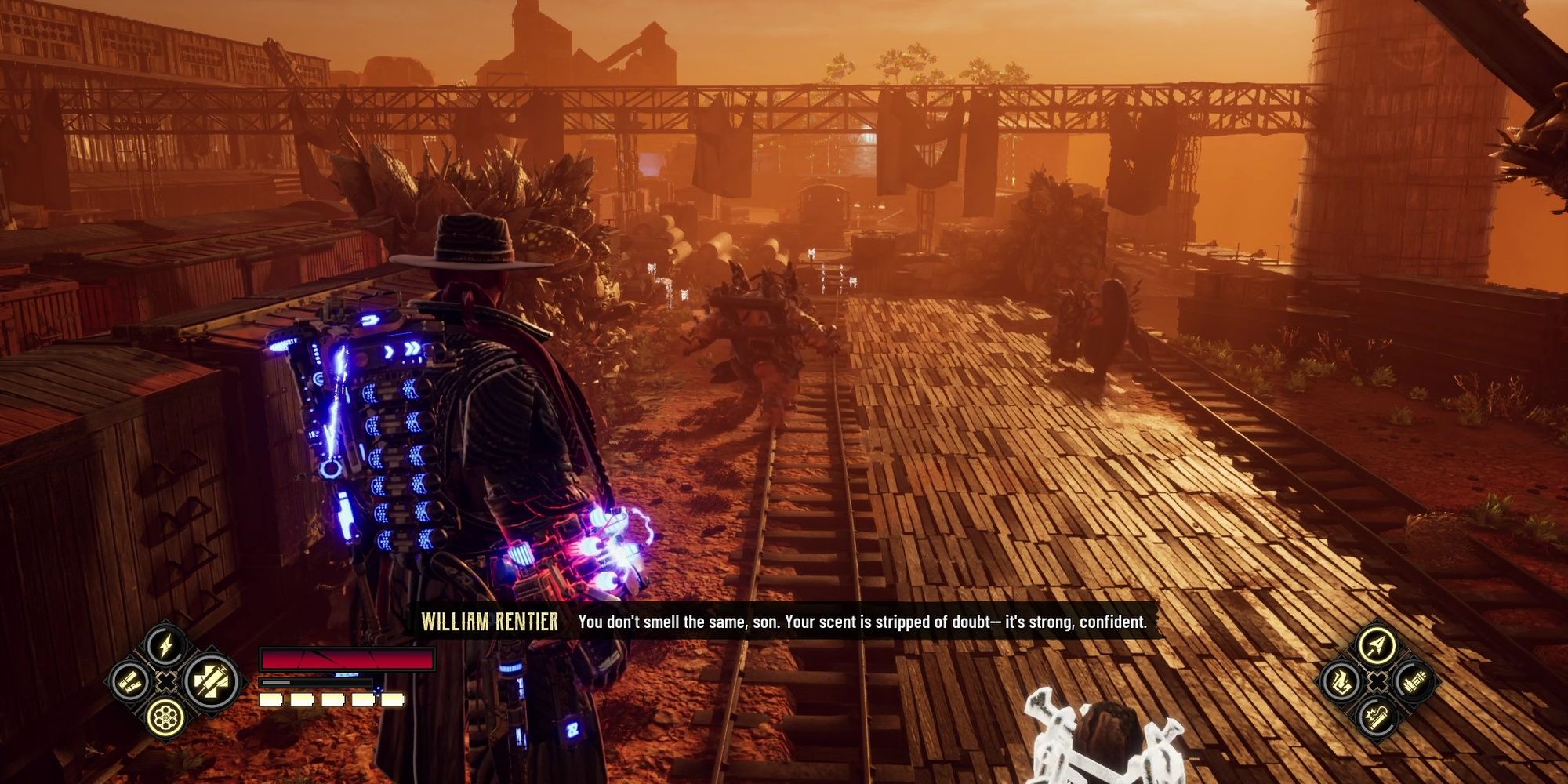Select the flamethrower weapon icon

point(1341,682)
